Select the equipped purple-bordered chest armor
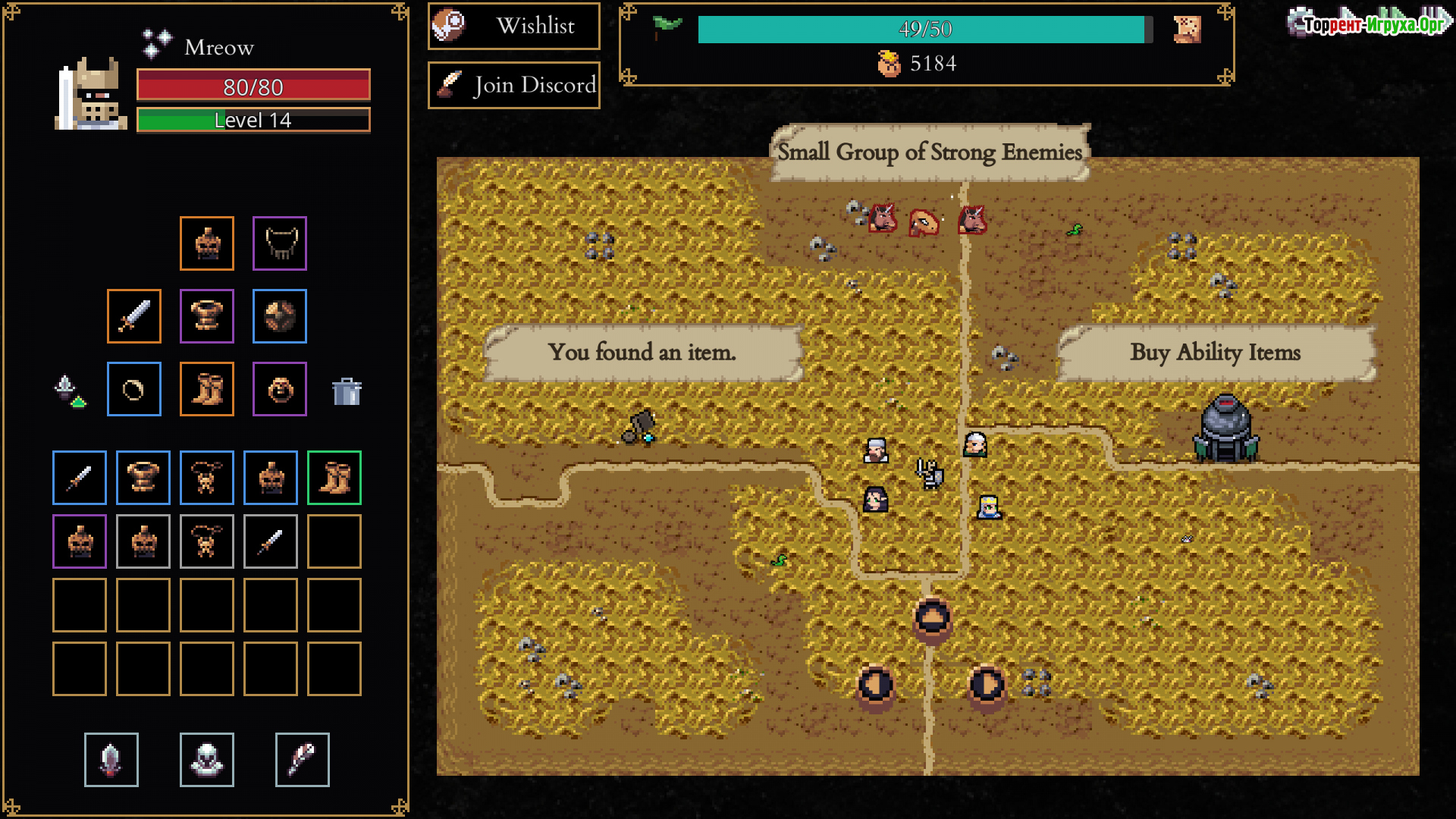Screen dimensions: 1456x819 pos(207,316)
